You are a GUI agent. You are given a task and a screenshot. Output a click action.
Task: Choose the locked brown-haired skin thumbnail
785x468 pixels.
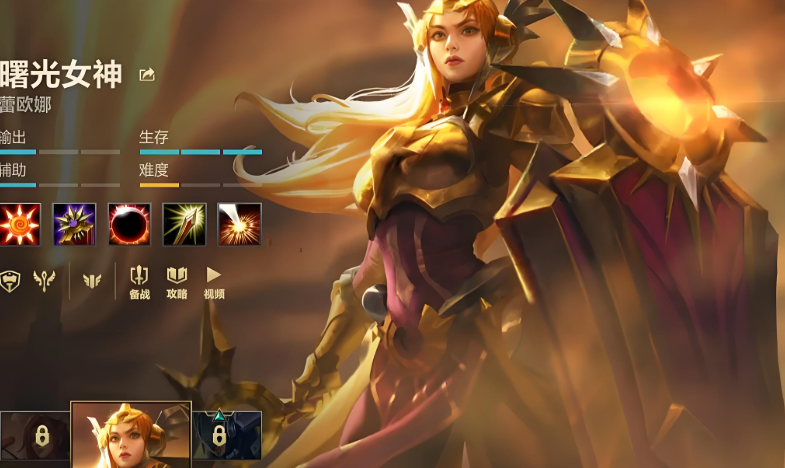pyautogui.click(x=33, y=435)
